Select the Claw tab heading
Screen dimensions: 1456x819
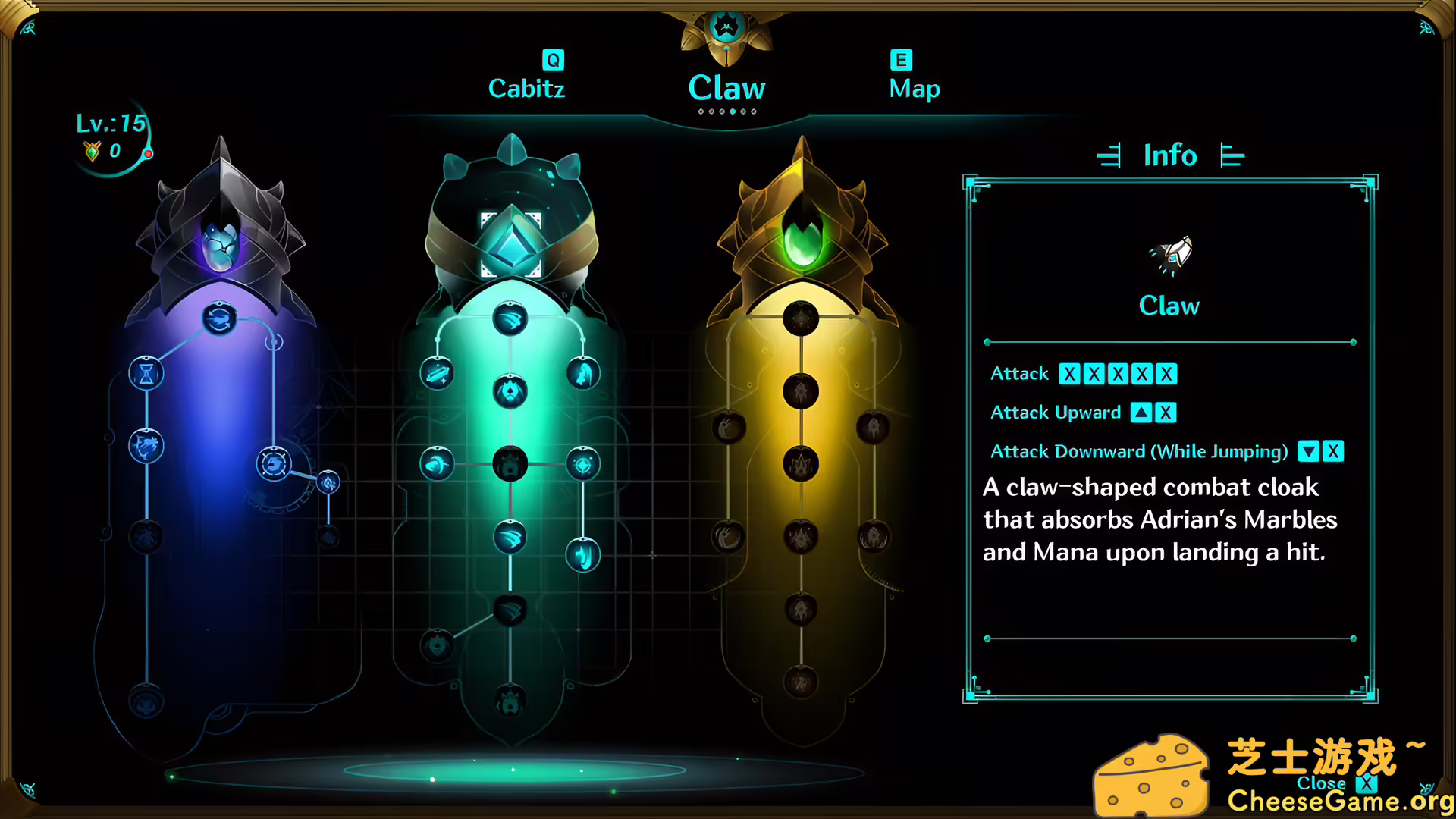pos(726,88)
